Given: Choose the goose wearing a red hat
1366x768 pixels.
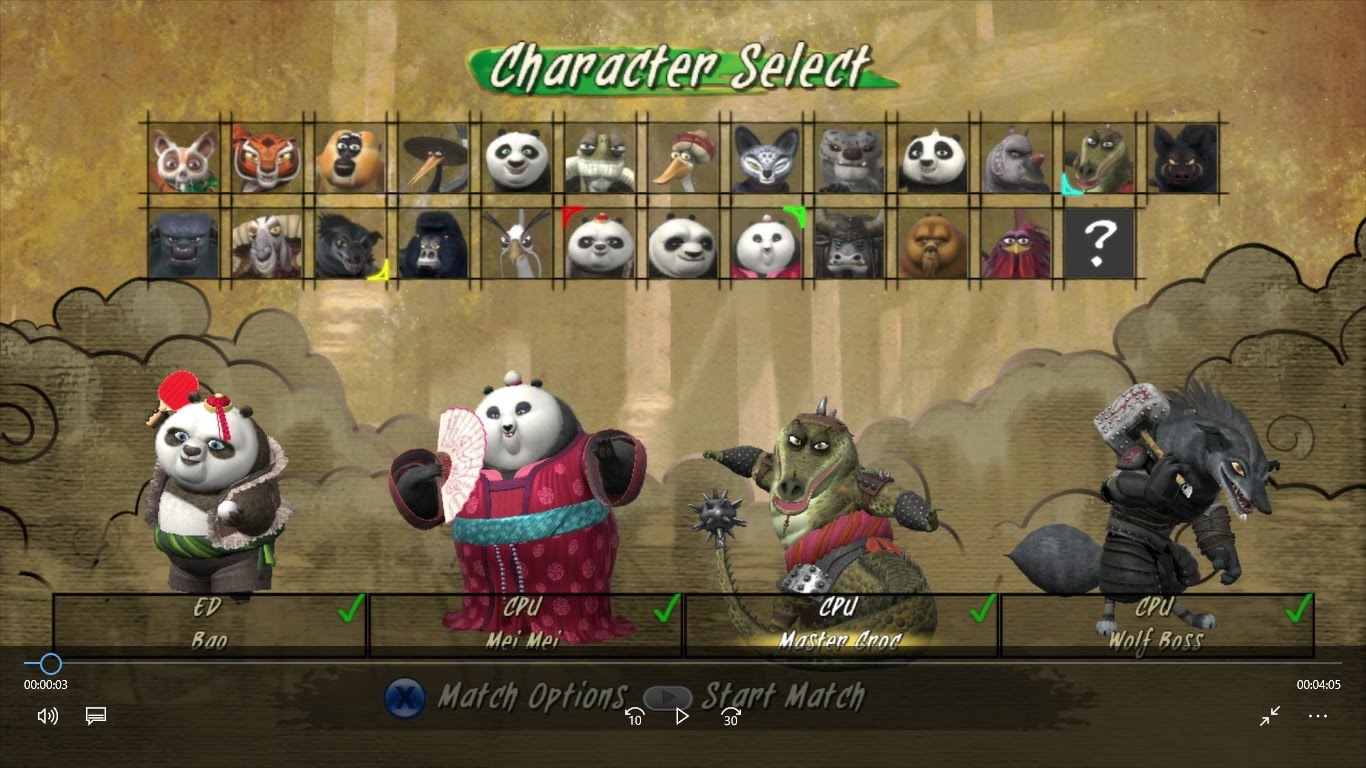Looking at the screenshot, I should tap(683, 159).
